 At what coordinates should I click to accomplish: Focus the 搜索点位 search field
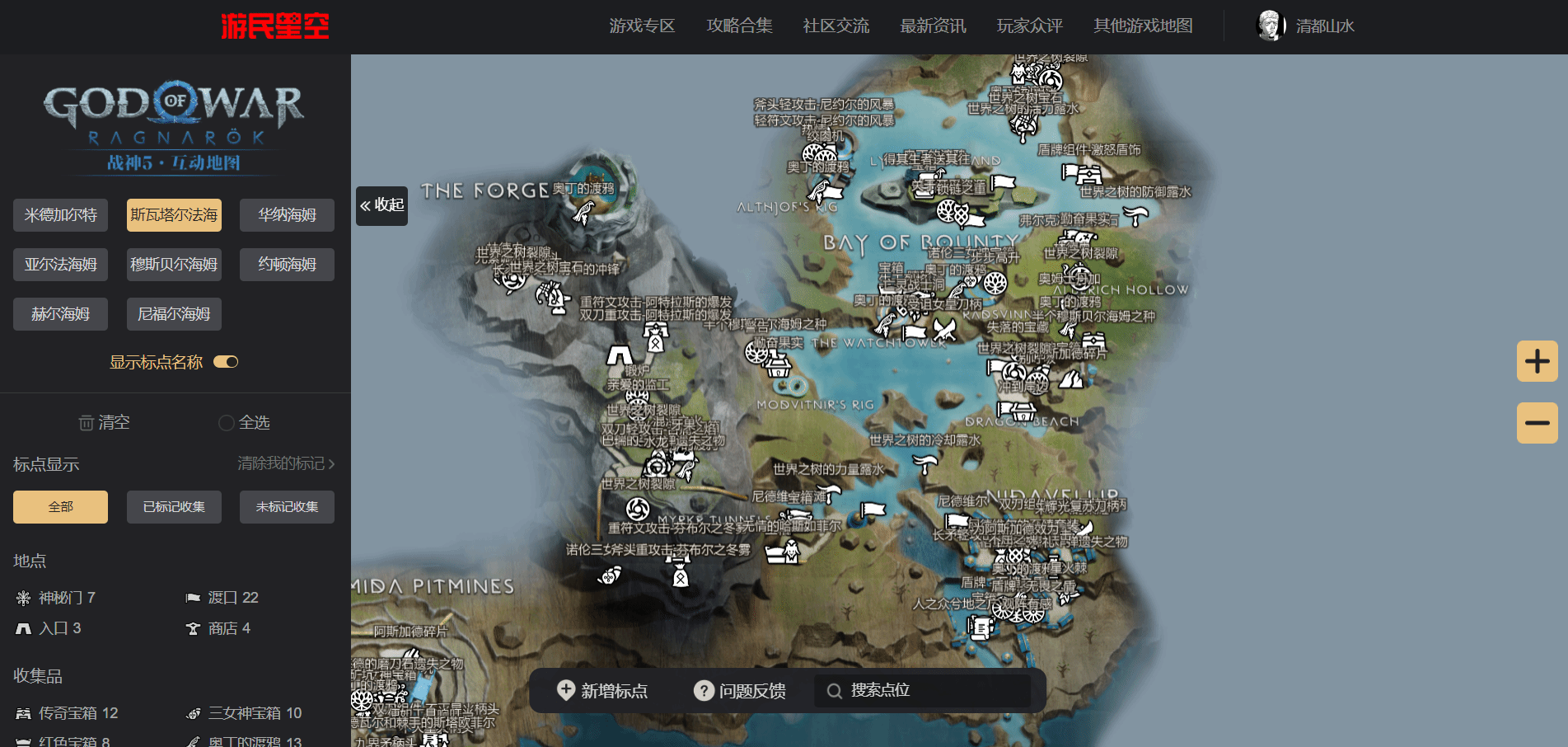923,691
